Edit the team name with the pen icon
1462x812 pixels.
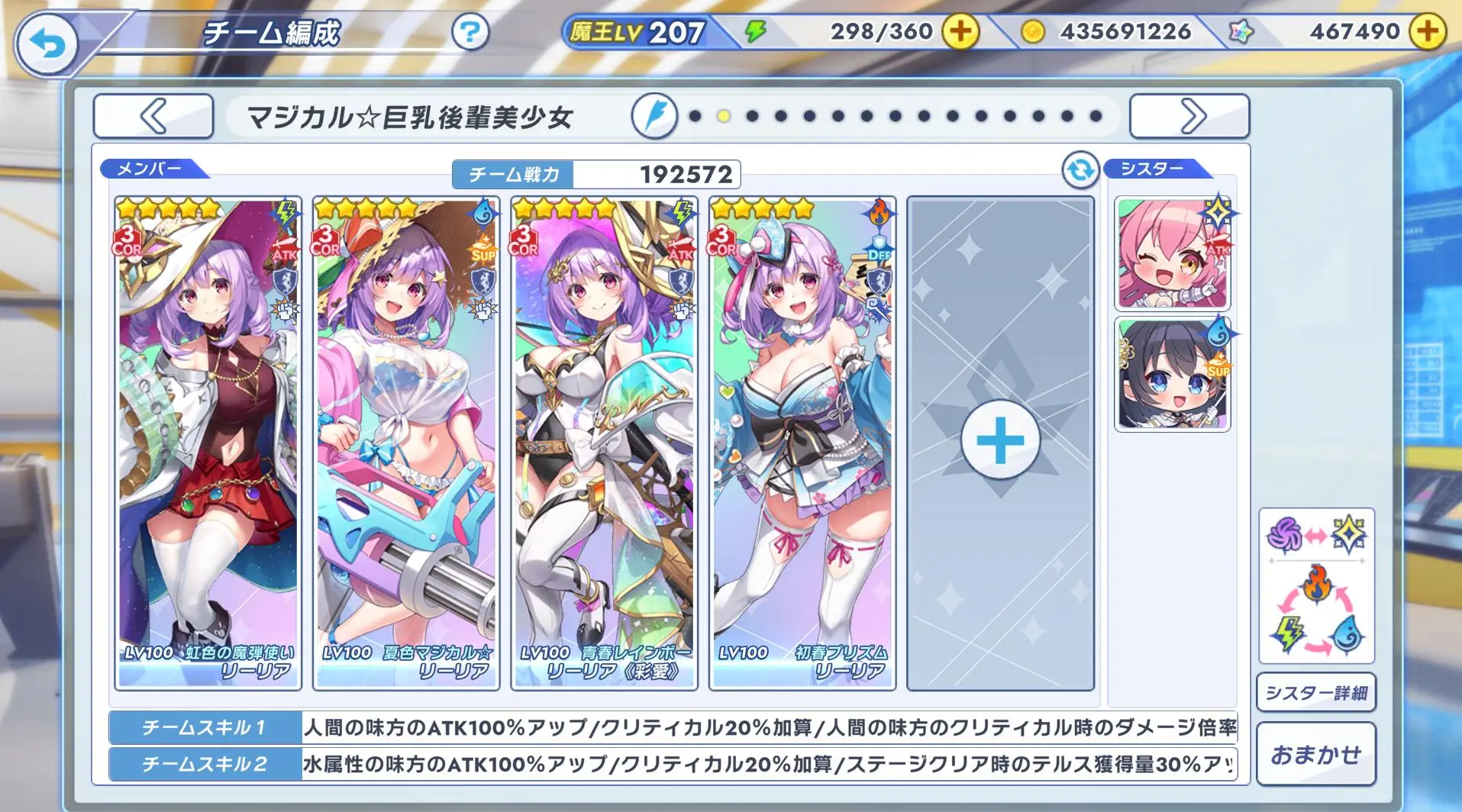(654, 117)
